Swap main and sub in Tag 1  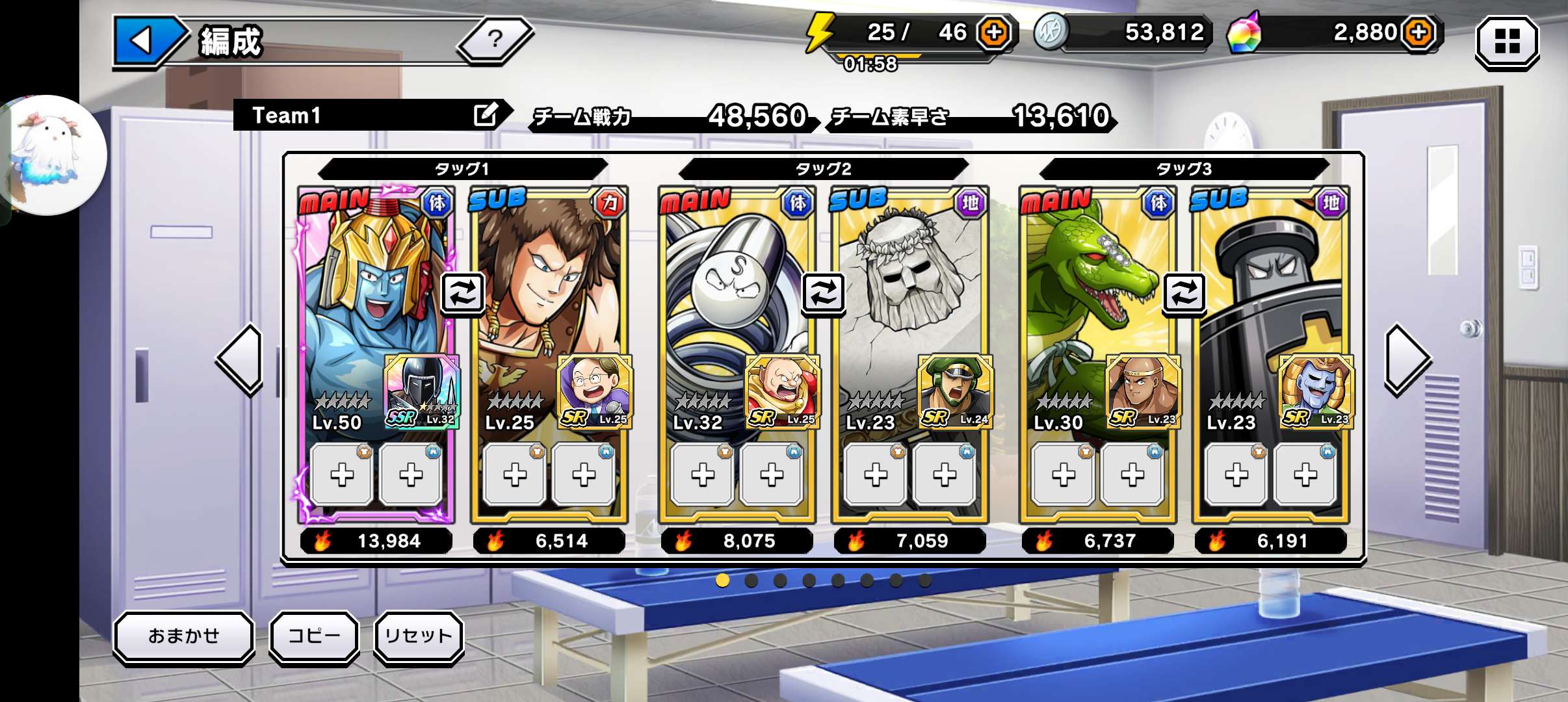(x=462, y=293)
